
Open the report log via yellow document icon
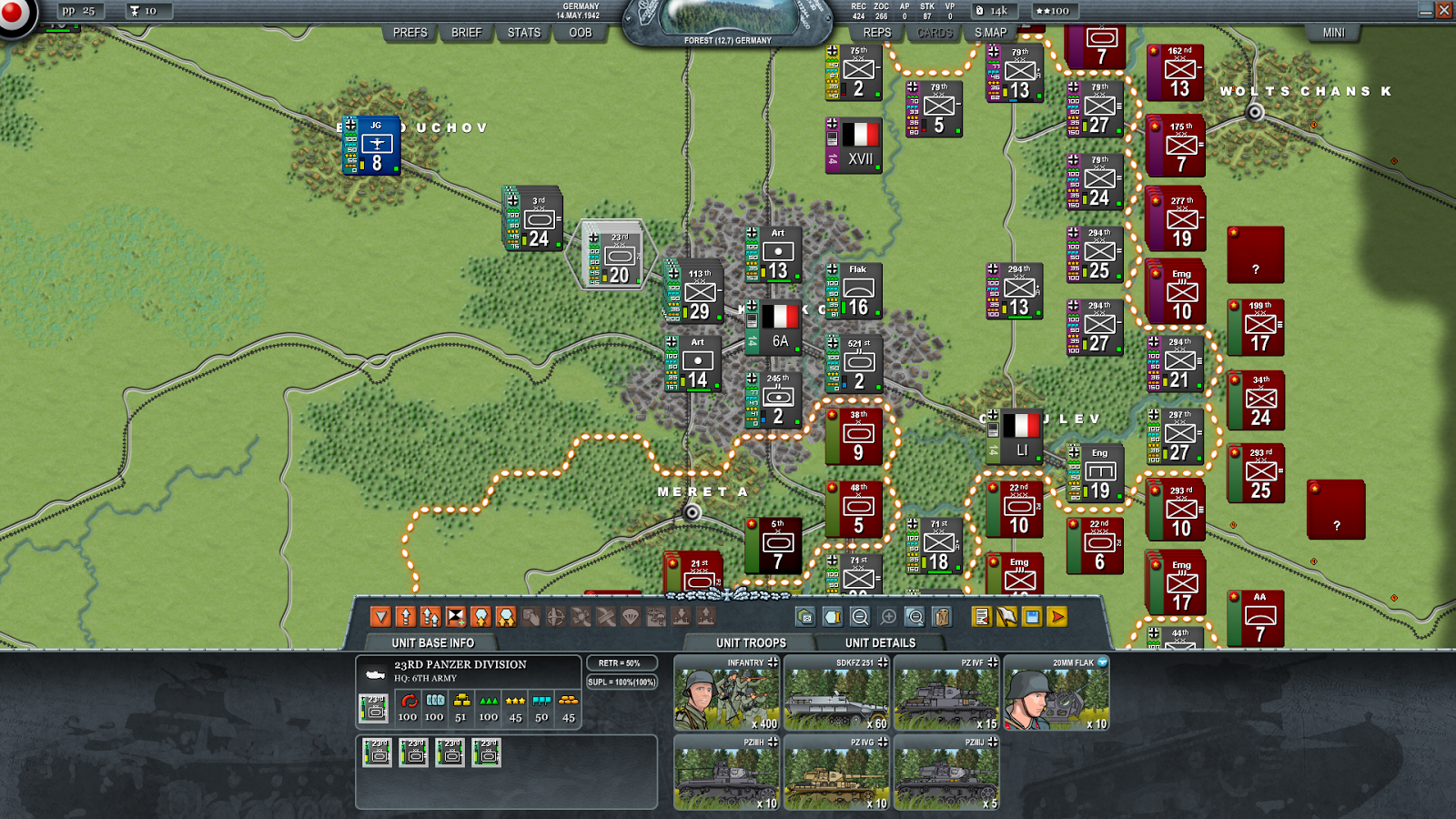click(981, 617)
